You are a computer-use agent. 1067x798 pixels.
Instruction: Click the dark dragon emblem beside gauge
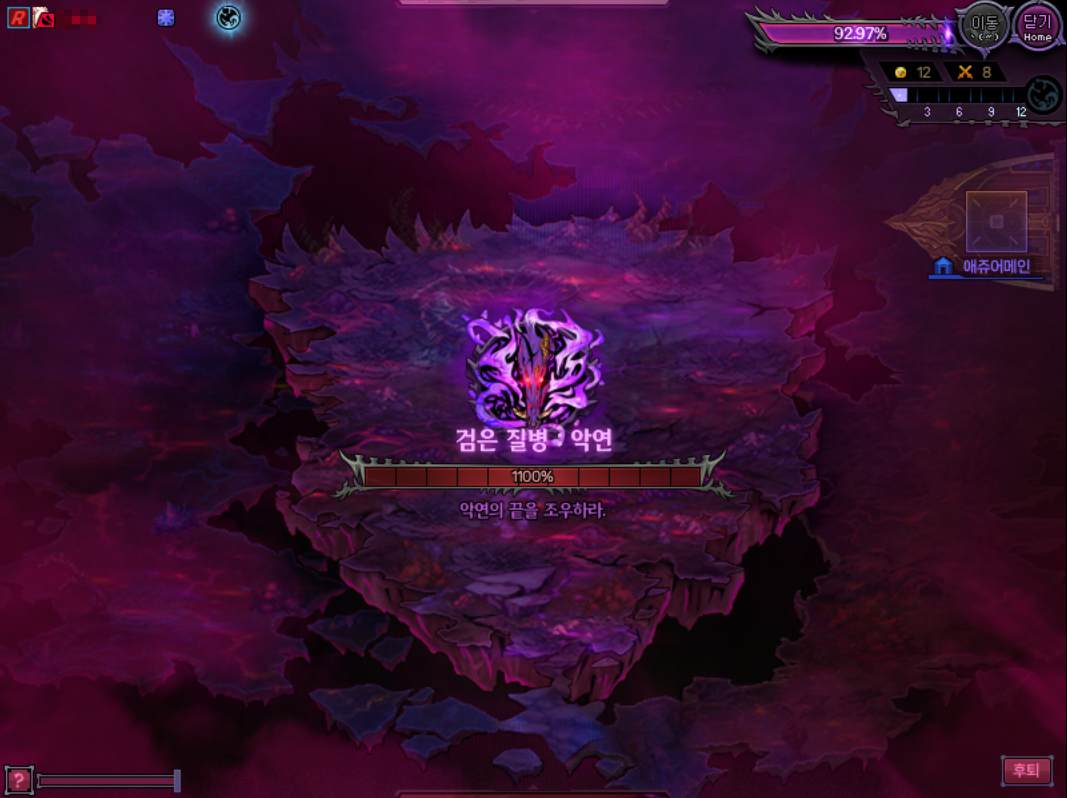point(1044,95)
